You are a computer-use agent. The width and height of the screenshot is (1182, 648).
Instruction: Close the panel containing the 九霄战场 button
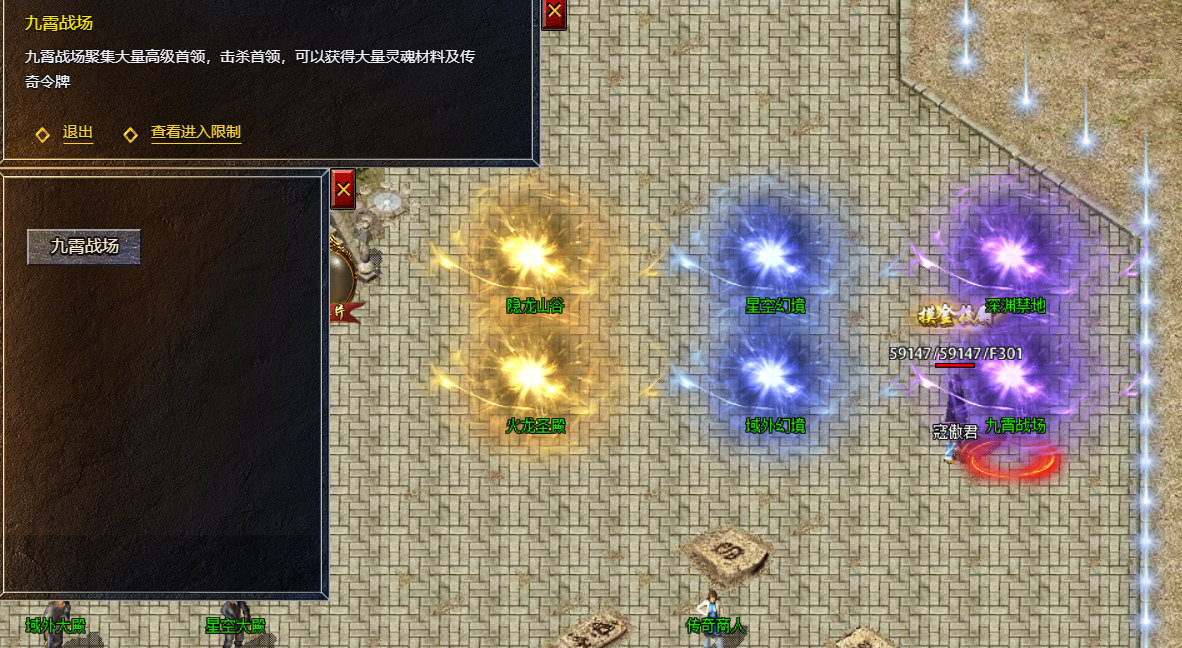tap(343, 188)
